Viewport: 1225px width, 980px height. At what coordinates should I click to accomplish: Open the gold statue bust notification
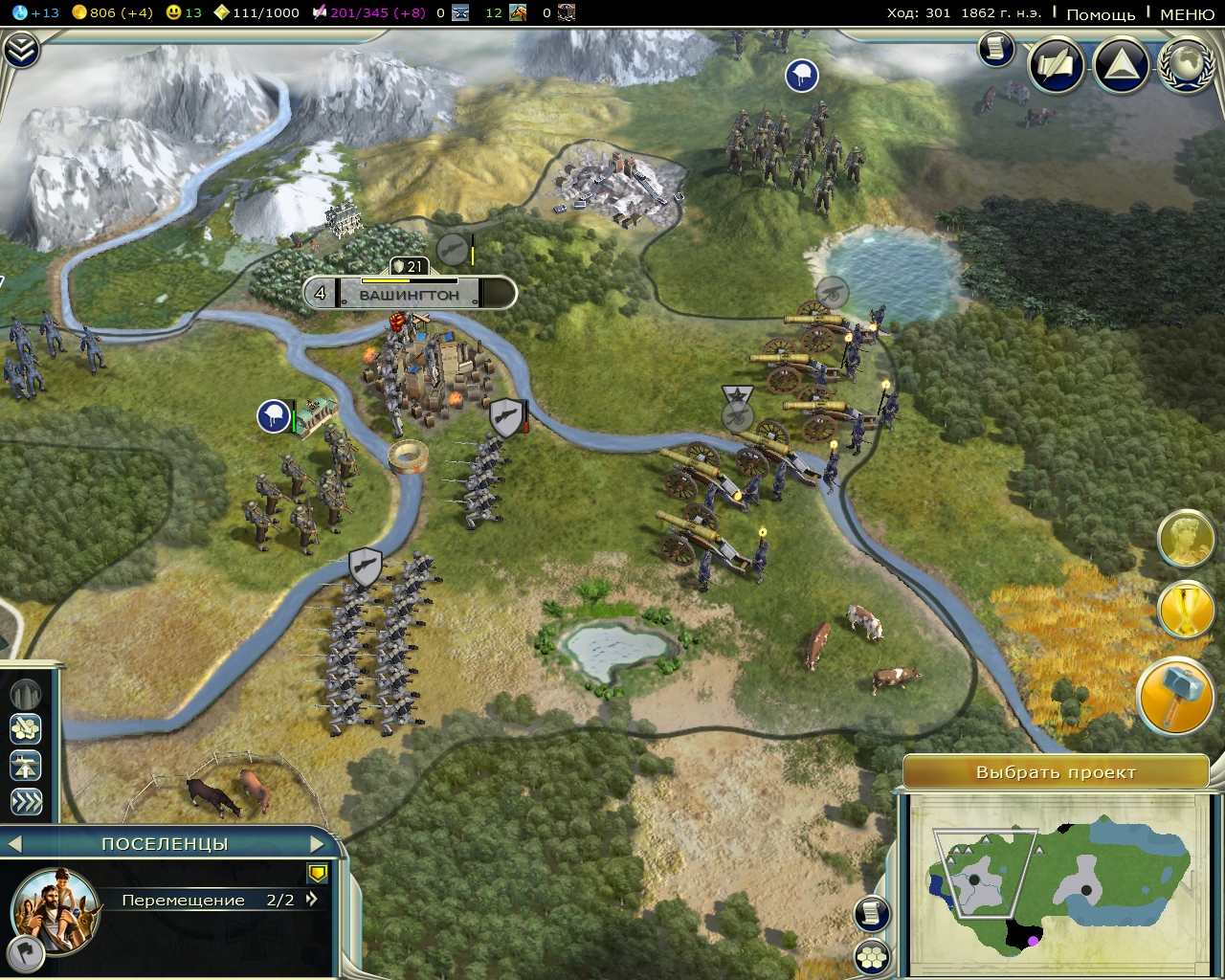point(1186,540)
